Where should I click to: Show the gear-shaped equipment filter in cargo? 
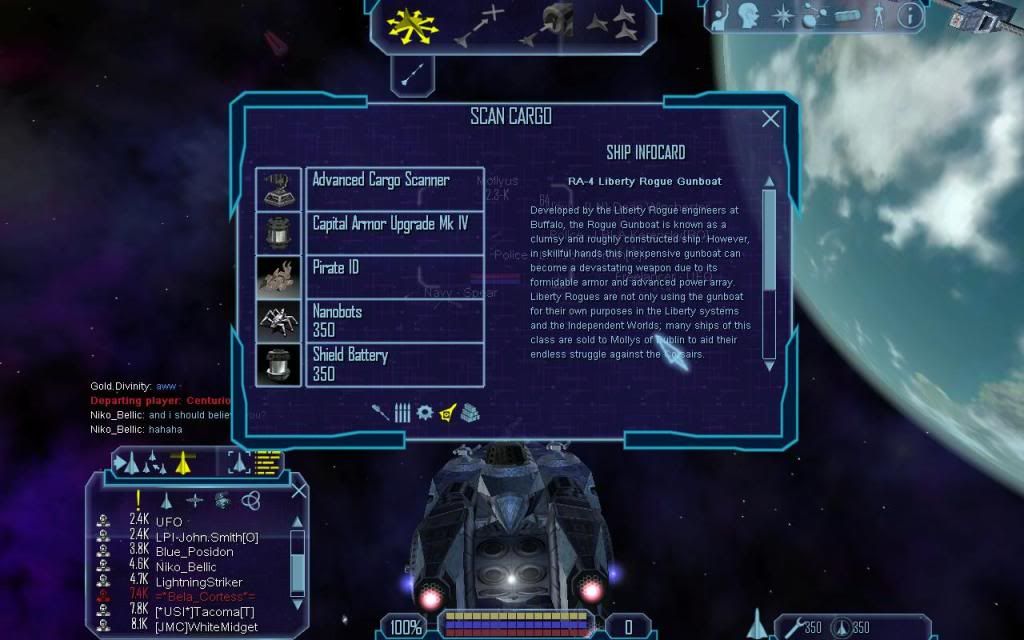pyautogui.click(x=424, y=412)
